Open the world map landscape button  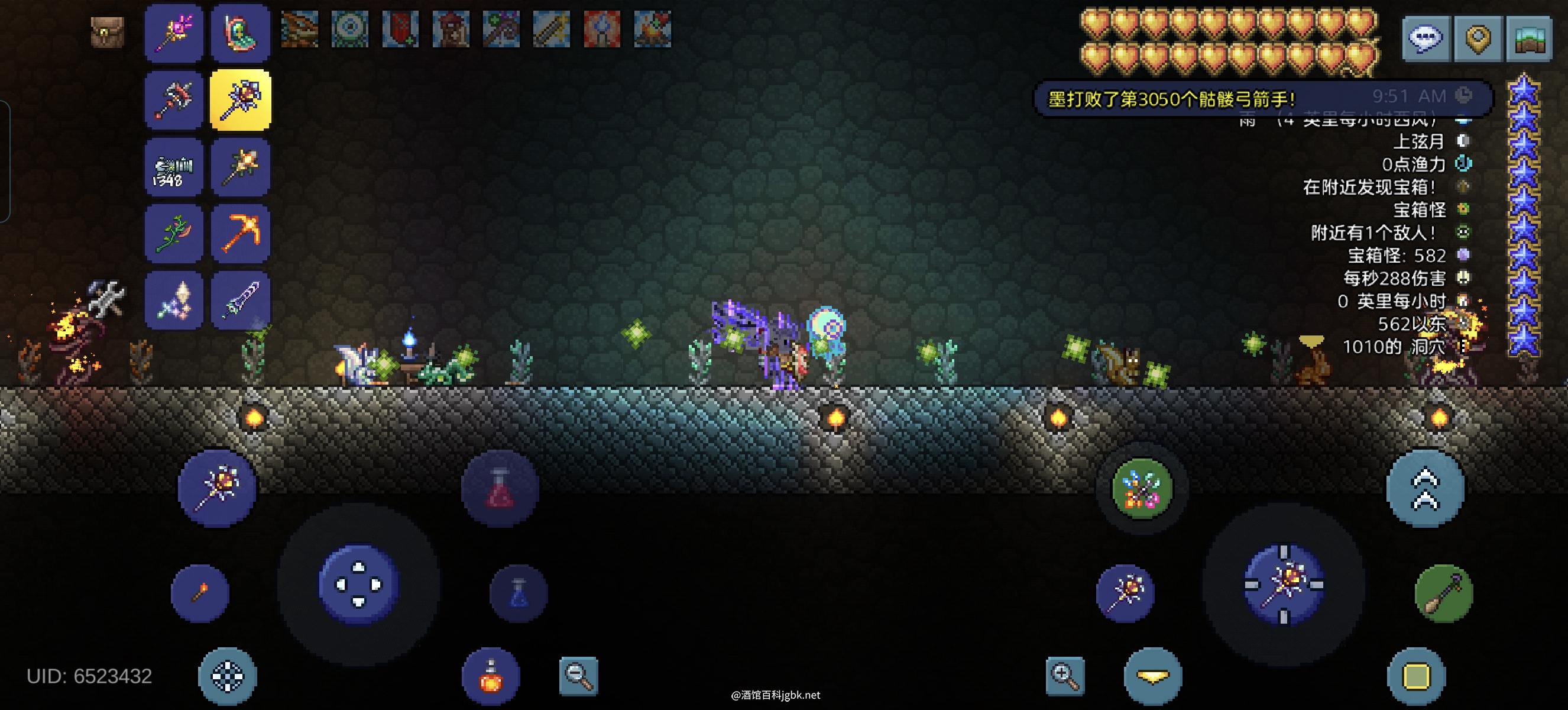1528,38
